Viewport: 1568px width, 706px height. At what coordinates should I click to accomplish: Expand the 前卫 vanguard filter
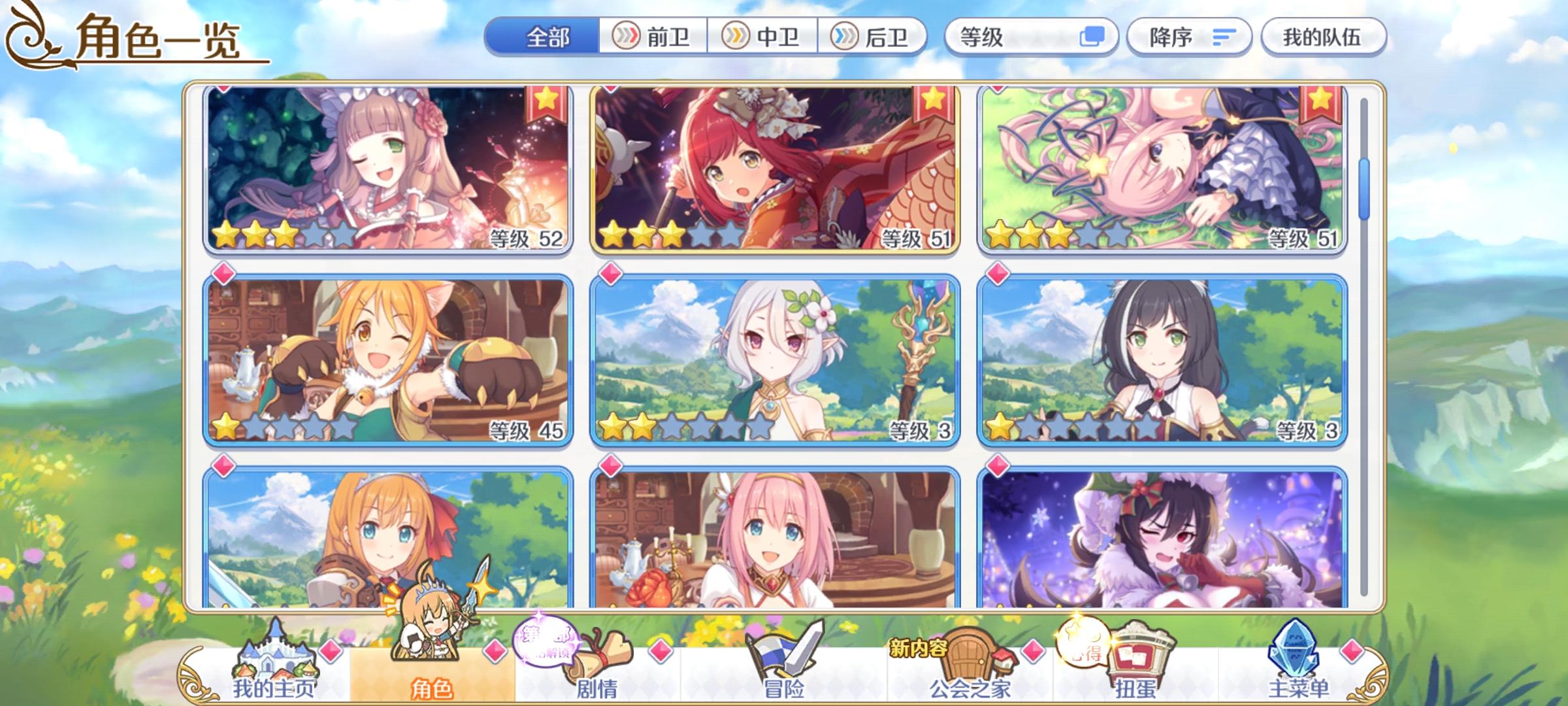pyautogui.click(x=653, y=37)
